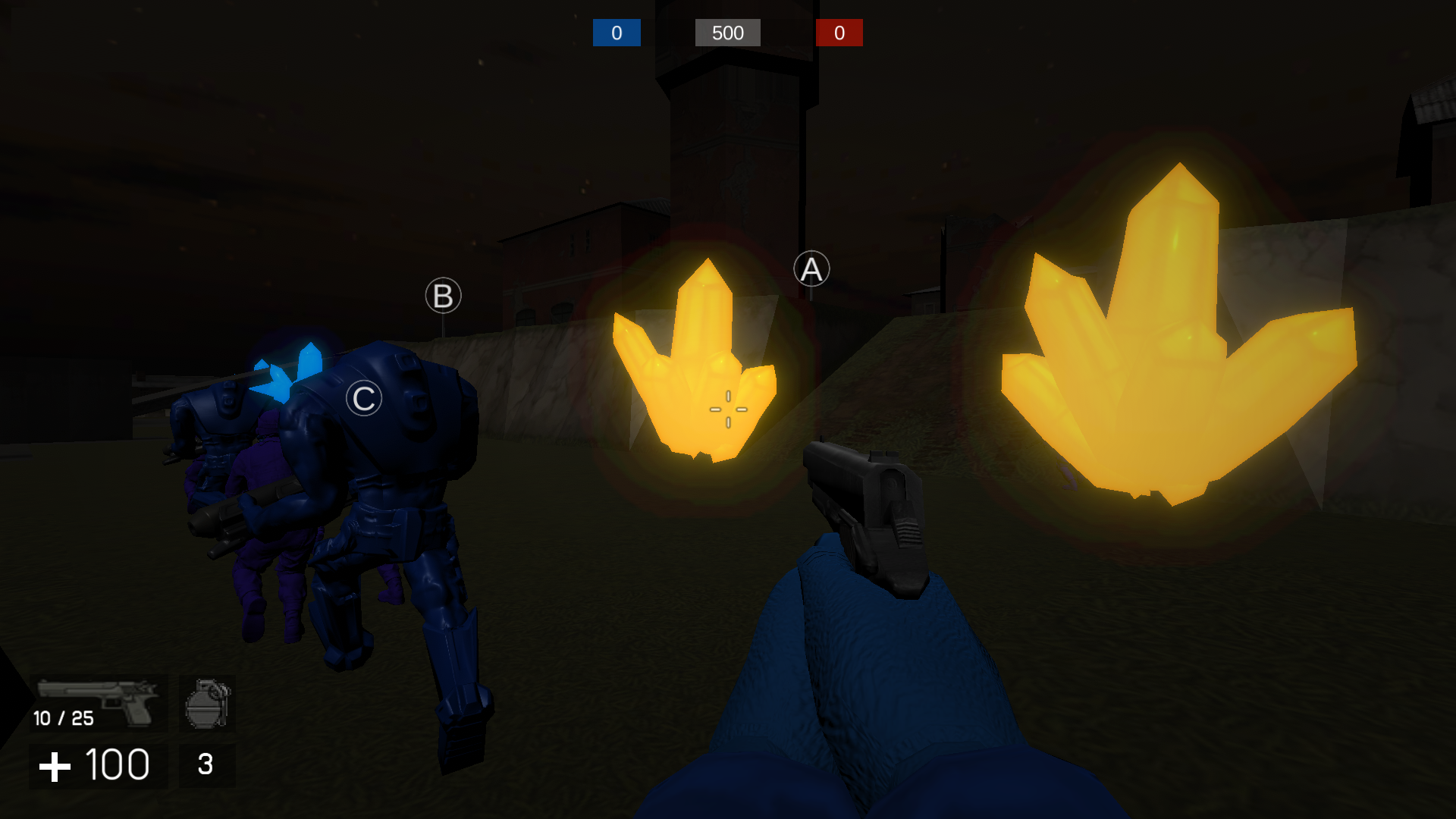
Task: Click the health cross icon
Action: pyautogui.click(x=53, y=766)
